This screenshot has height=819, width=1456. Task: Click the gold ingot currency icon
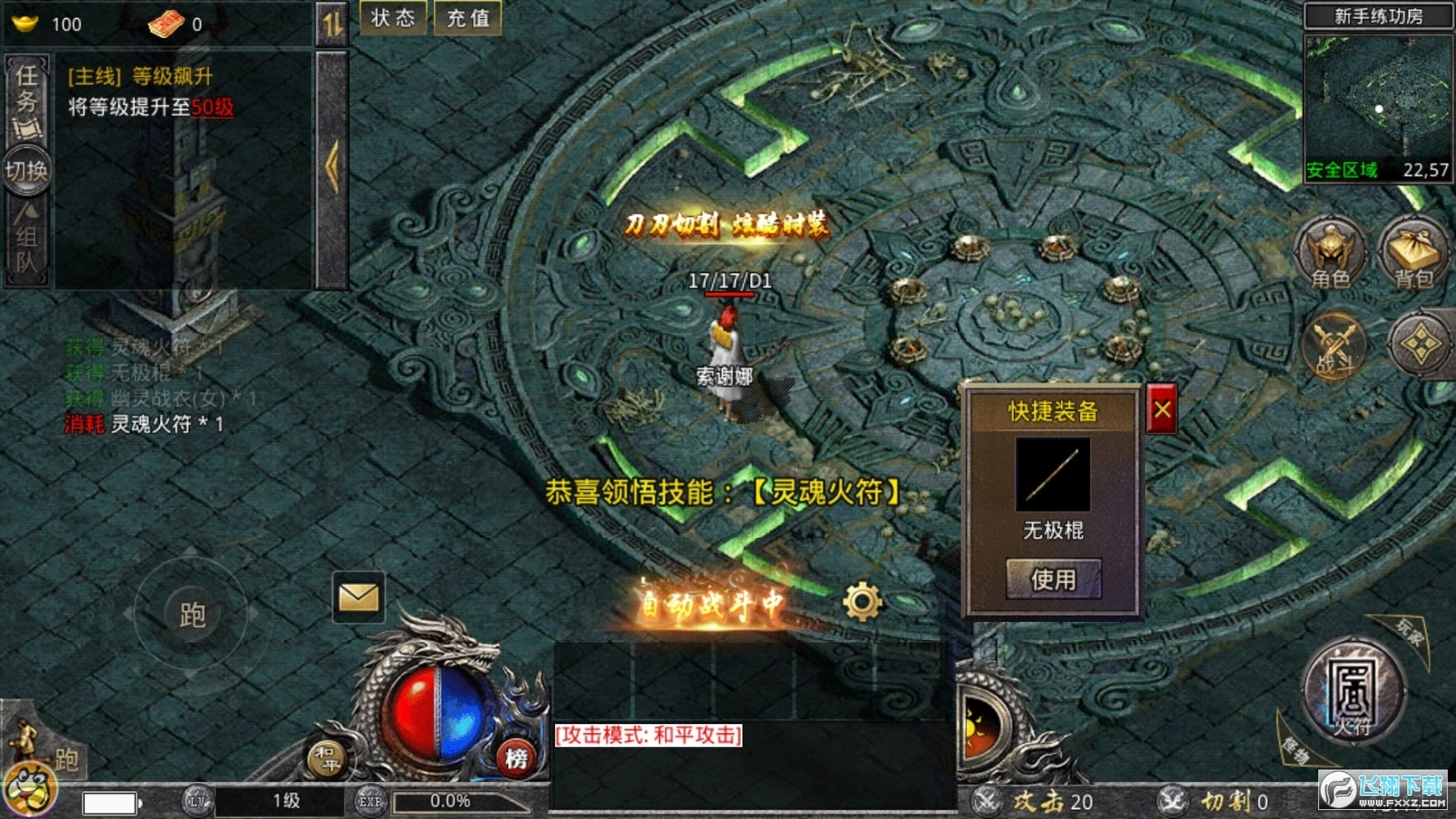pyautogui.click(x=25, y=22)
